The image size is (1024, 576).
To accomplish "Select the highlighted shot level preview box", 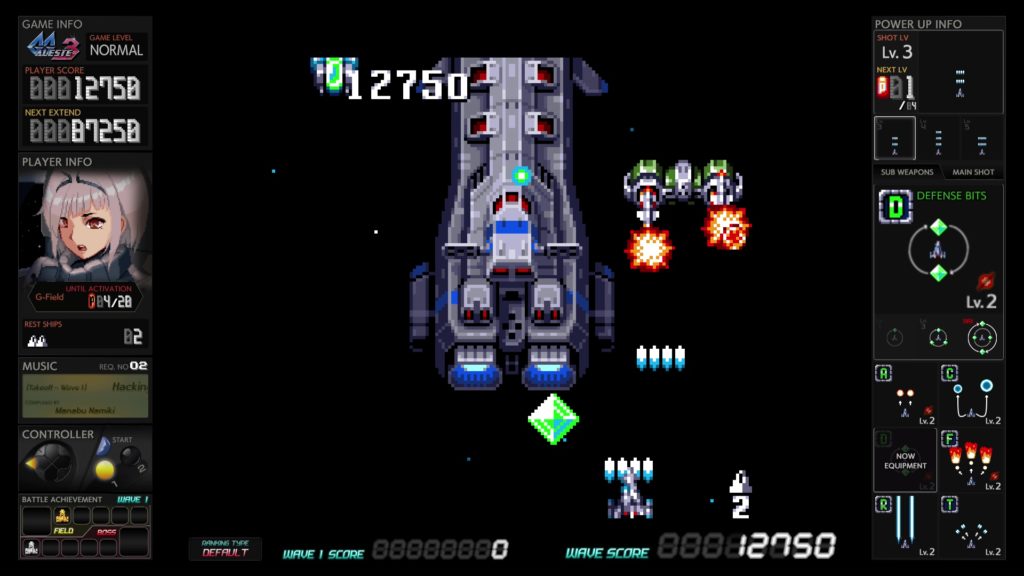I will click(894, 139).
